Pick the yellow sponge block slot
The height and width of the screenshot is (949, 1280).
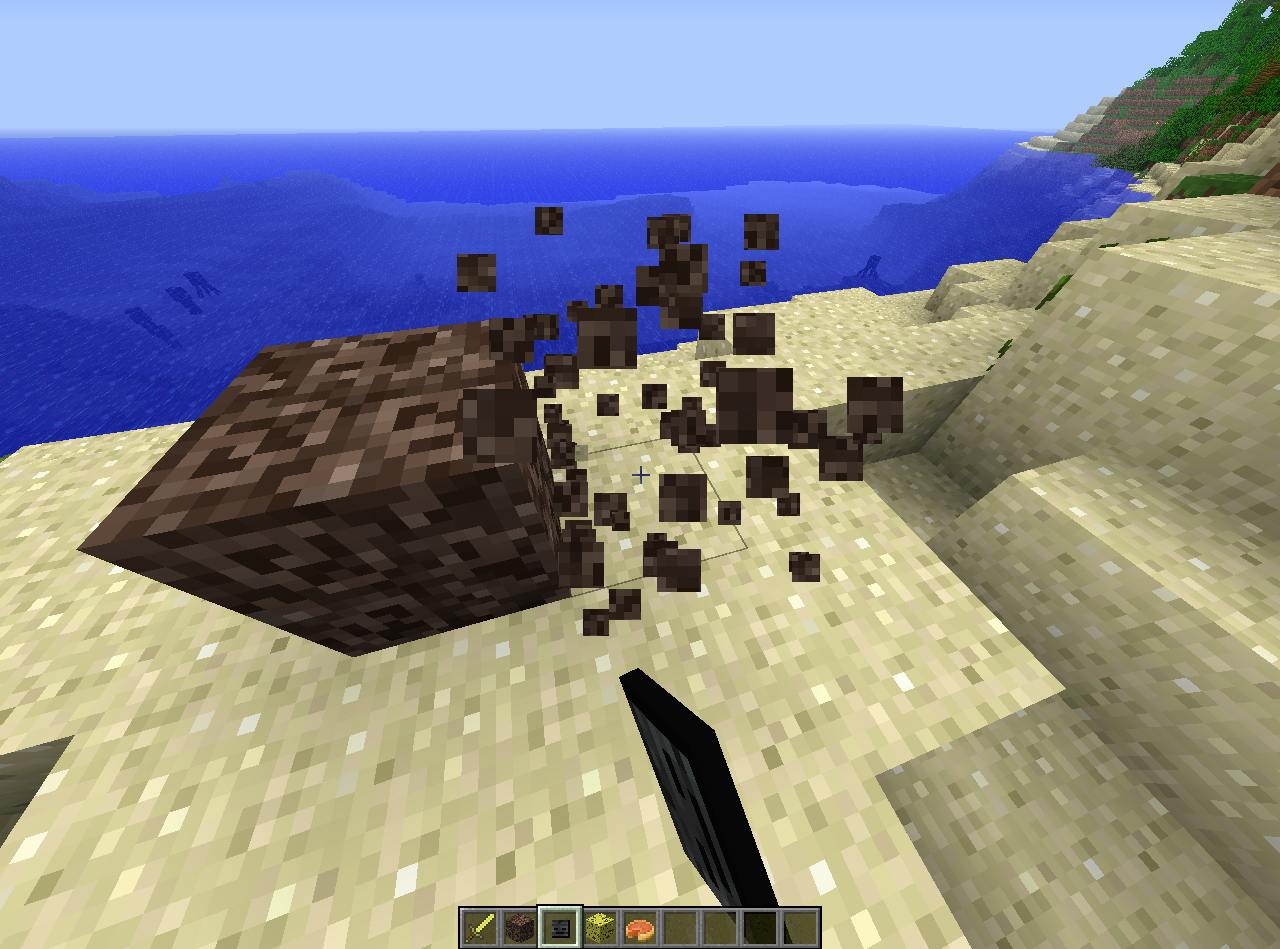click(x=600, y=927)
